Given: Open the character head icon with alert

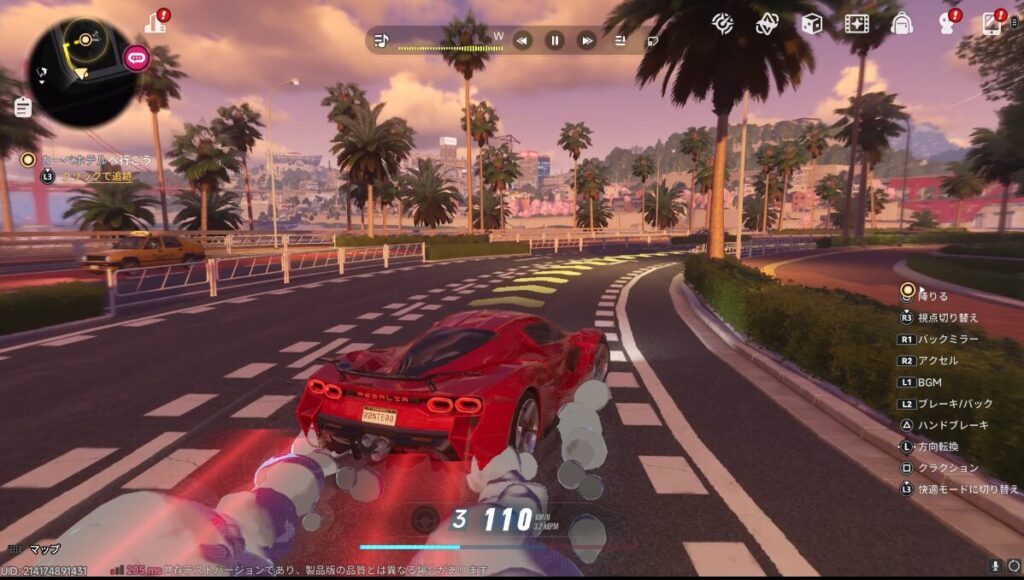Looking at the screenshot, I should [947, 23].
